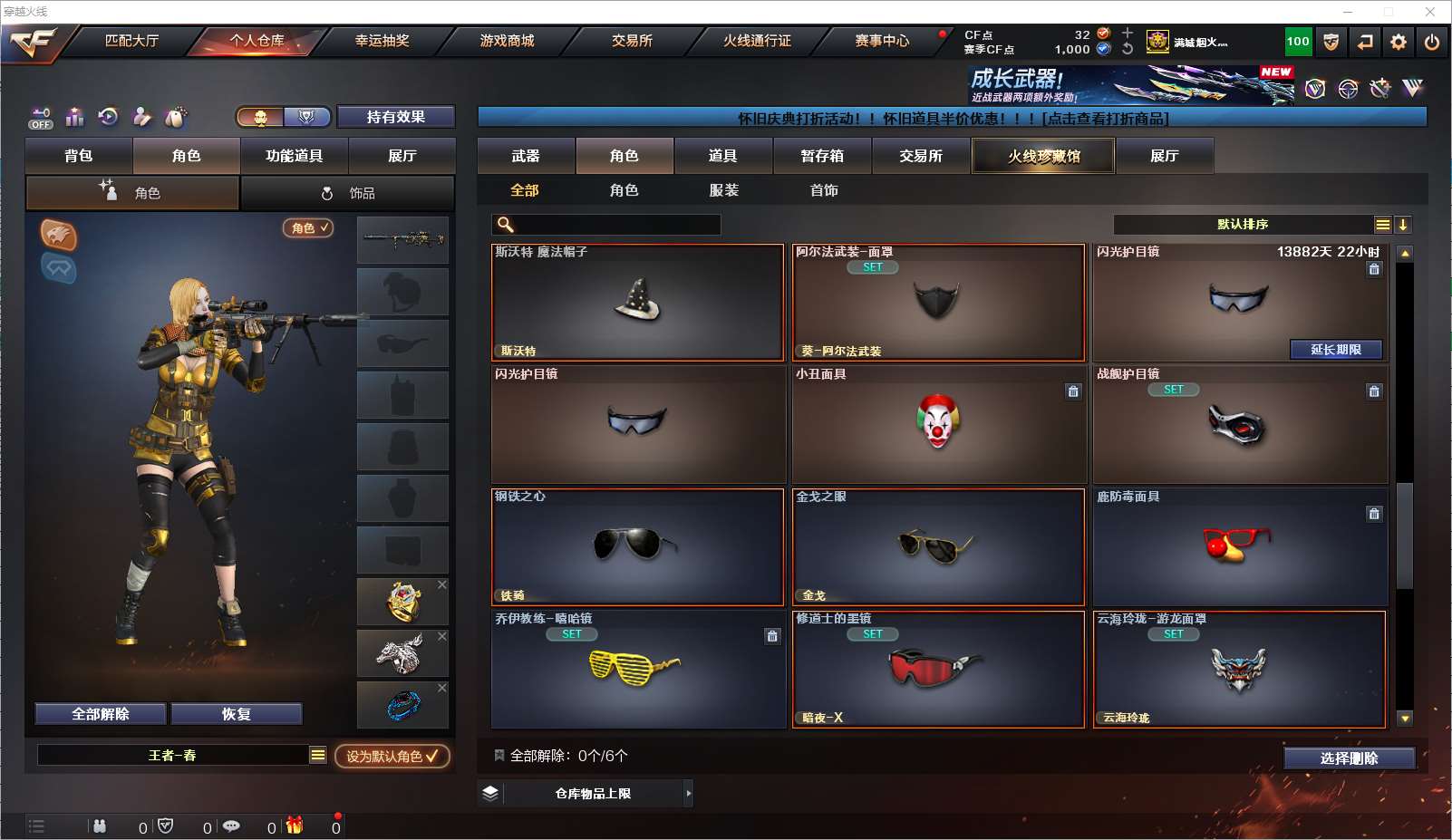Extend duration with 延长期限 button
Viewport: 1452px width, 840px height.
[1336, 350]
